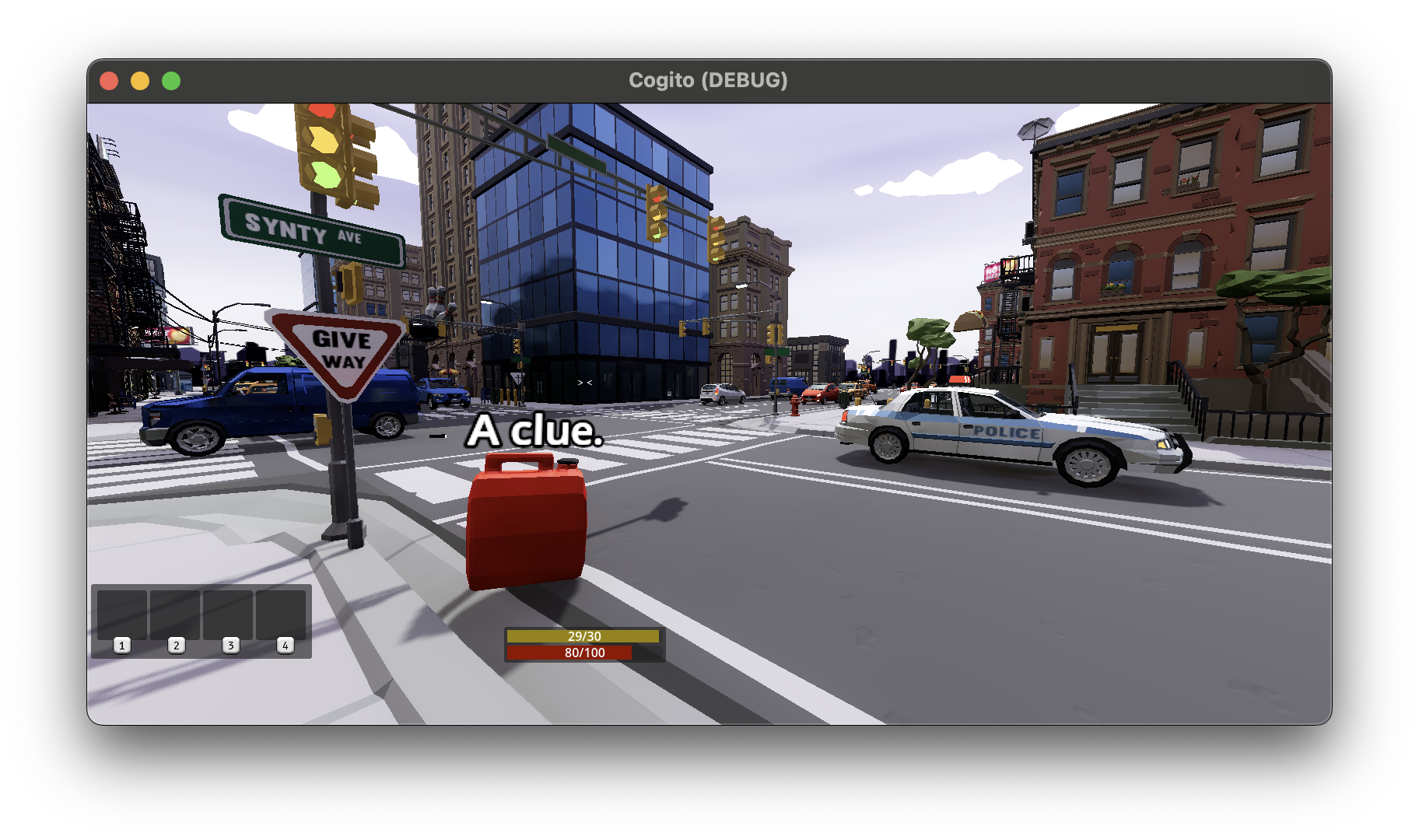Select hotbar slot 1

pyautogui.click(x=121, y=614)
